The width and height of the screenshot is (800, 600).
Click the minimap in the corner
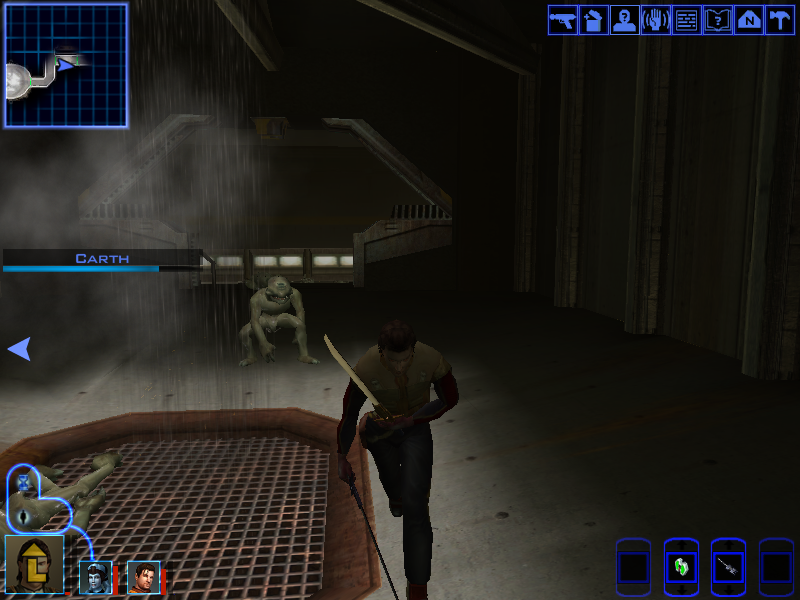[66, 65]
